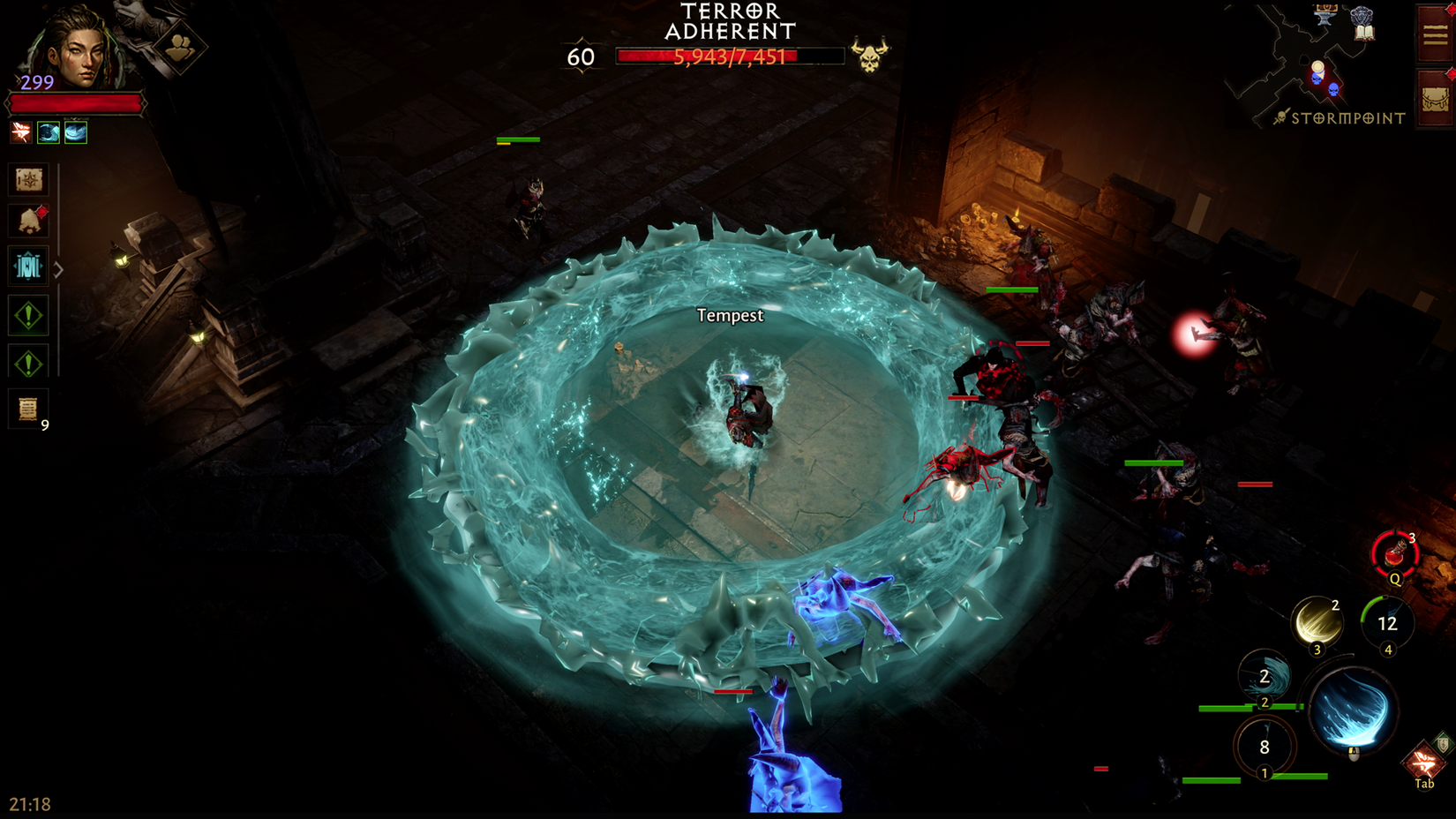
Task: Click the Stormpoint minimap
Action: 1315,66
